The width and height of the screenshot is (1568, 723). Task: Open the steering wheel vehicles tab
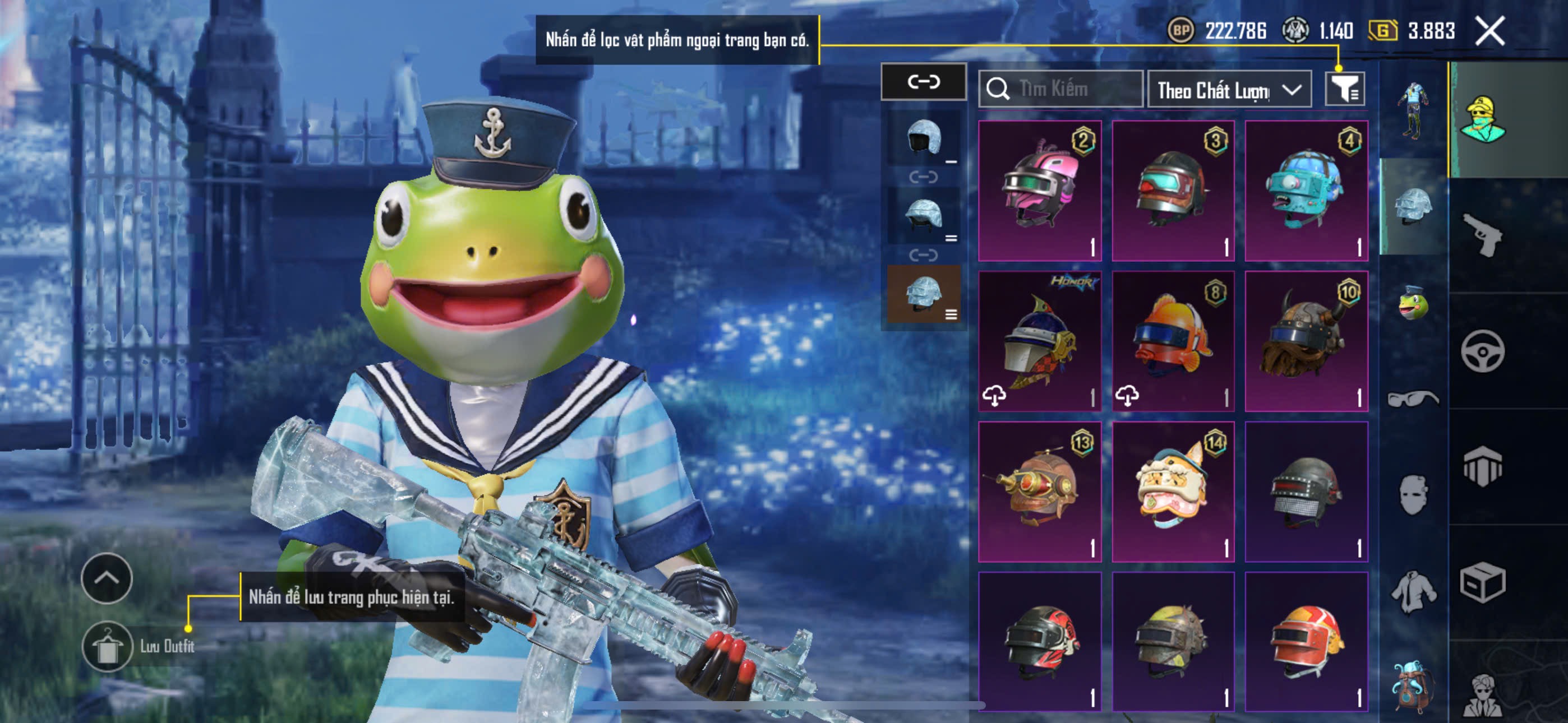click(1482, 351)
